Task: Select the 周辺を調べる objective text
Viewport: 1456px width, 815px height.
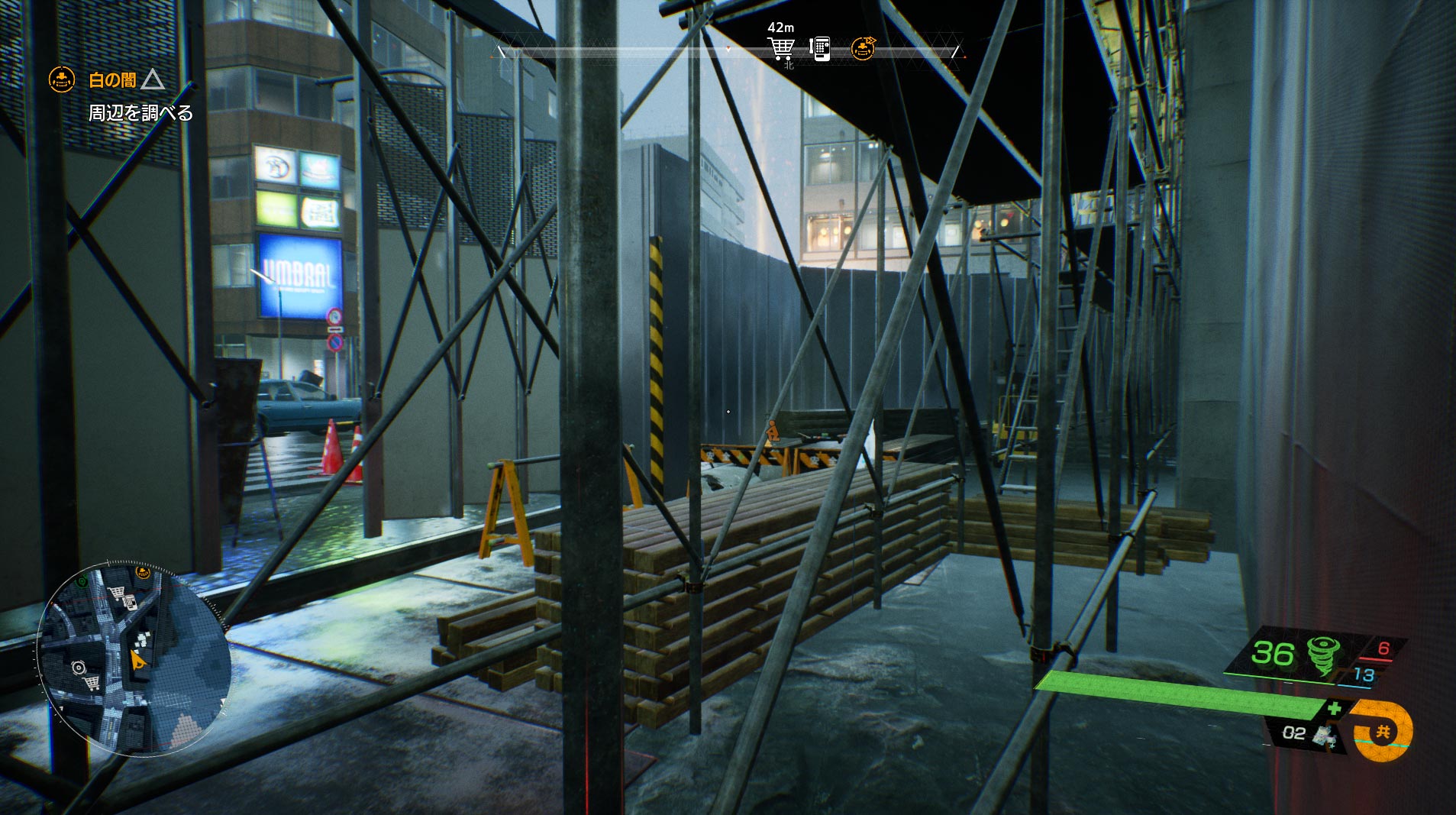Action: tap(141, 113)
